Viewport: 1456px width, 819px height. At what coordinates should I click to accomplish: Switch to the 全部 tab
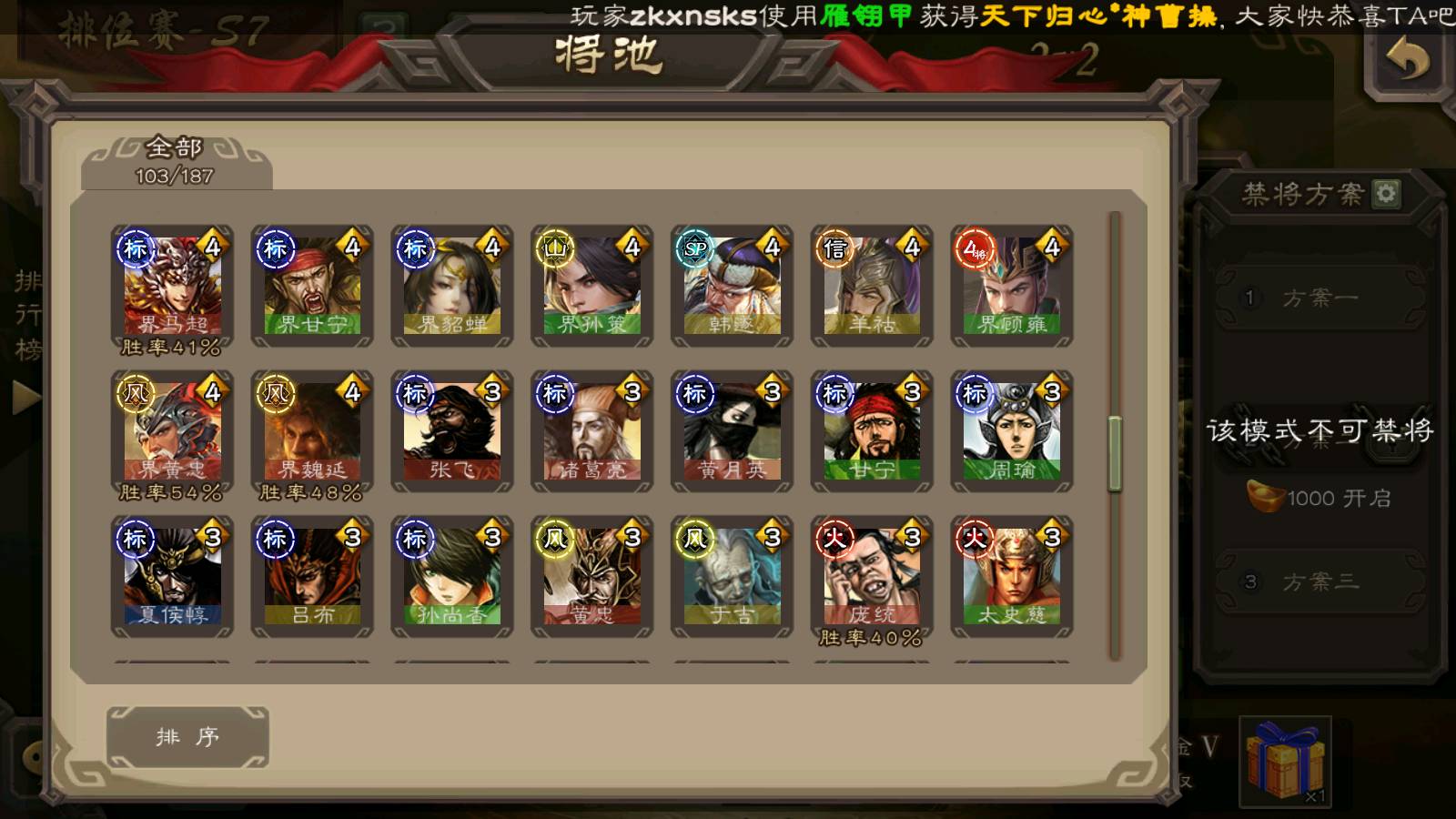pos(176,160)
